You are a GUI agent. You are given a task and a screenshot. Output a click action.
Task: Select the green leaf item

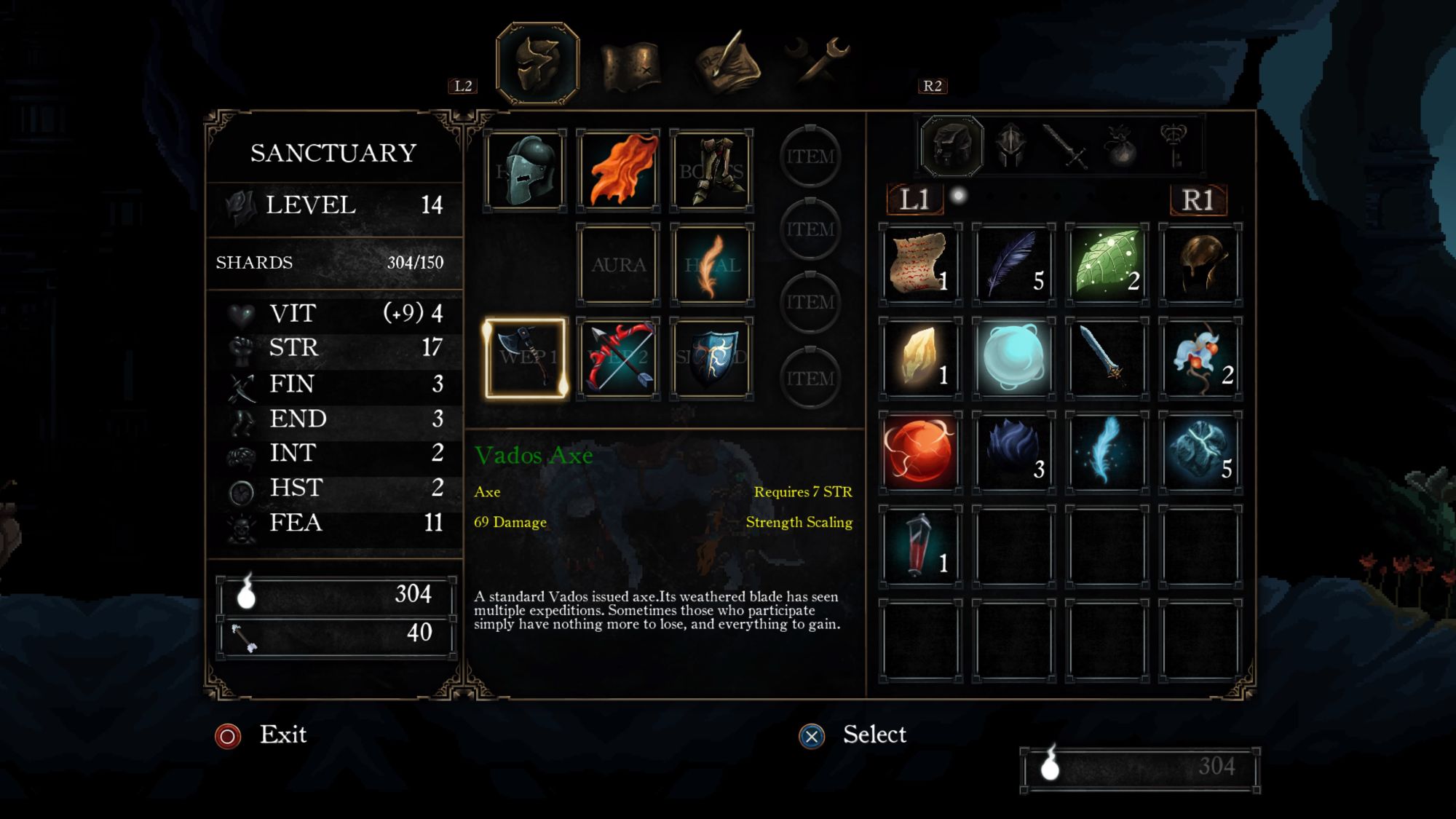coord(1107,264)
